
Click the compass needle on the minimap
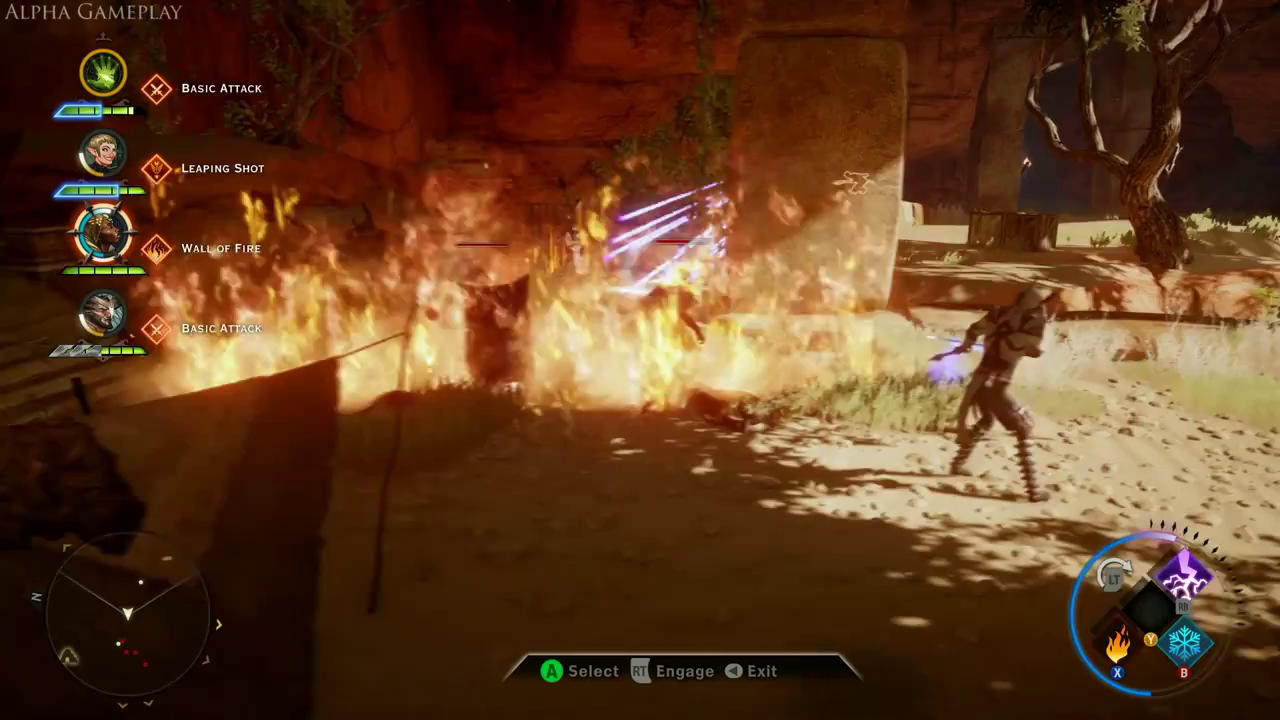coord(128,612)
